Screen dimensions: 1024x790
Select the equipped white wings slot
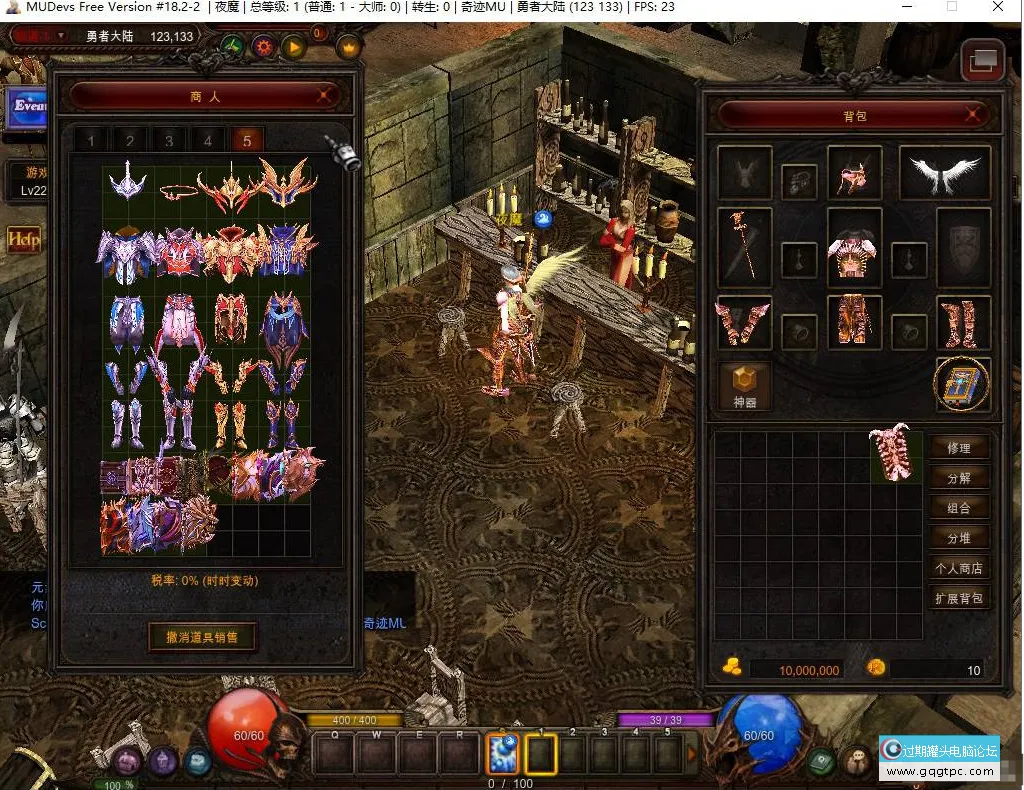point(944,173)
